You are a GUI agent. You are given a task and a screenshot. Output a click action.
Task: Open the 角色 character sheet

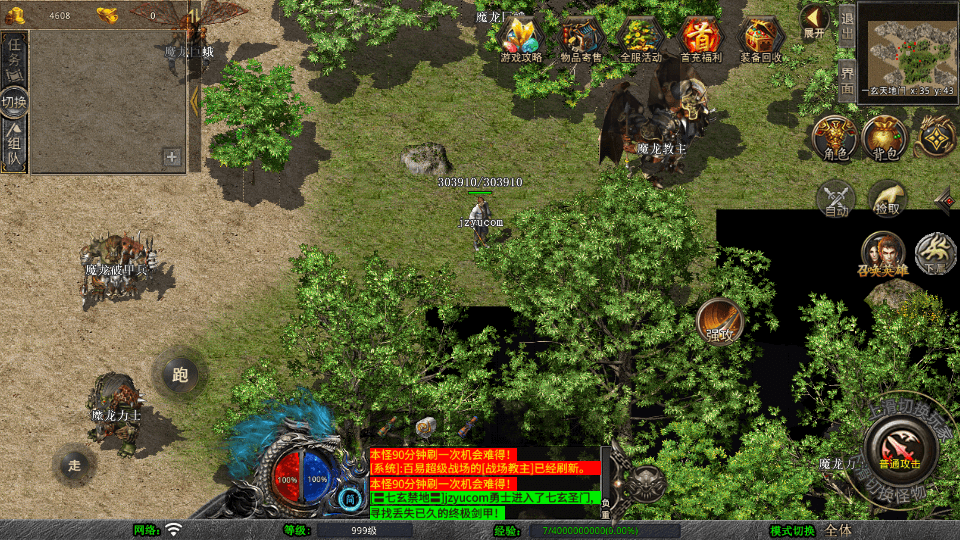click(x=834, y=137)
